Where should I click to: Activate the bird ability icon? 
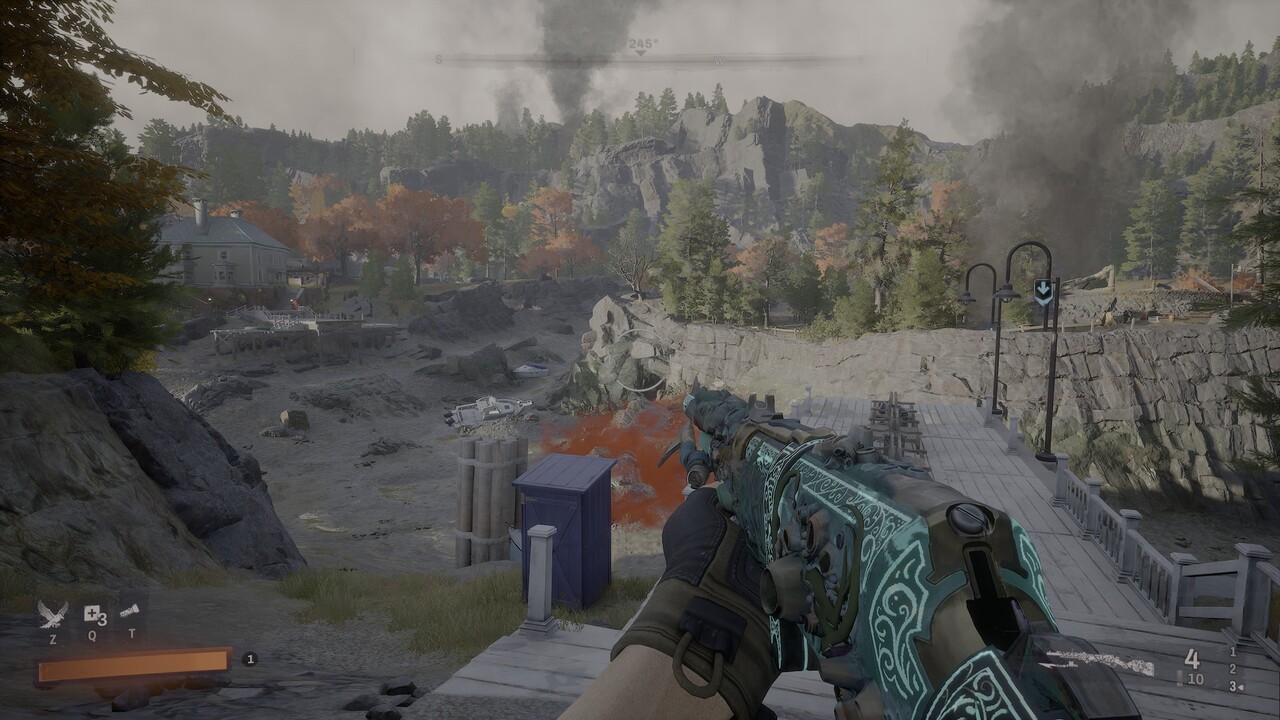(x=52, y=613)
